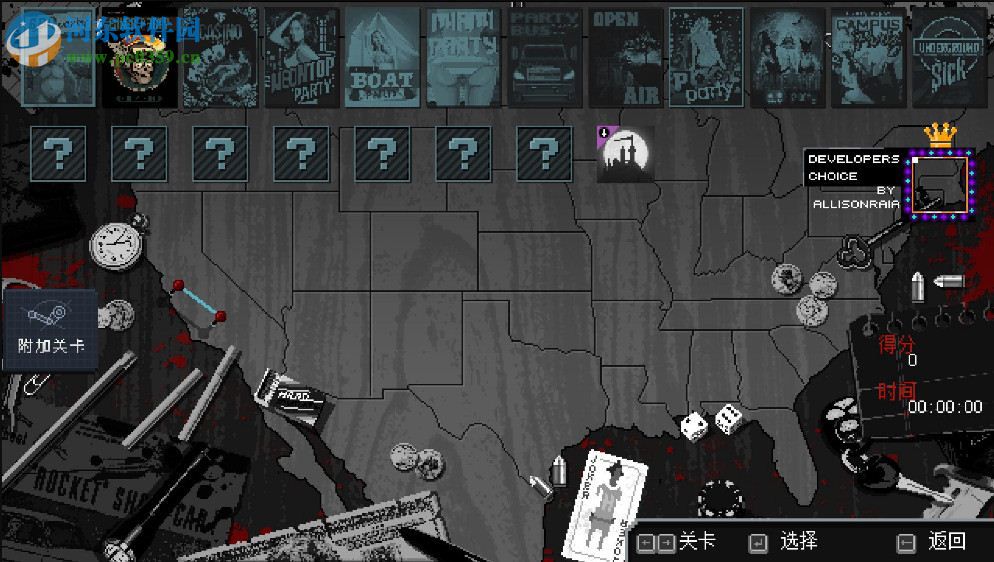Image resolution: width=994 pixels, height=562 pixels.
Task: Open the Developers Choice level thumbnail
Action: [939, 185]
